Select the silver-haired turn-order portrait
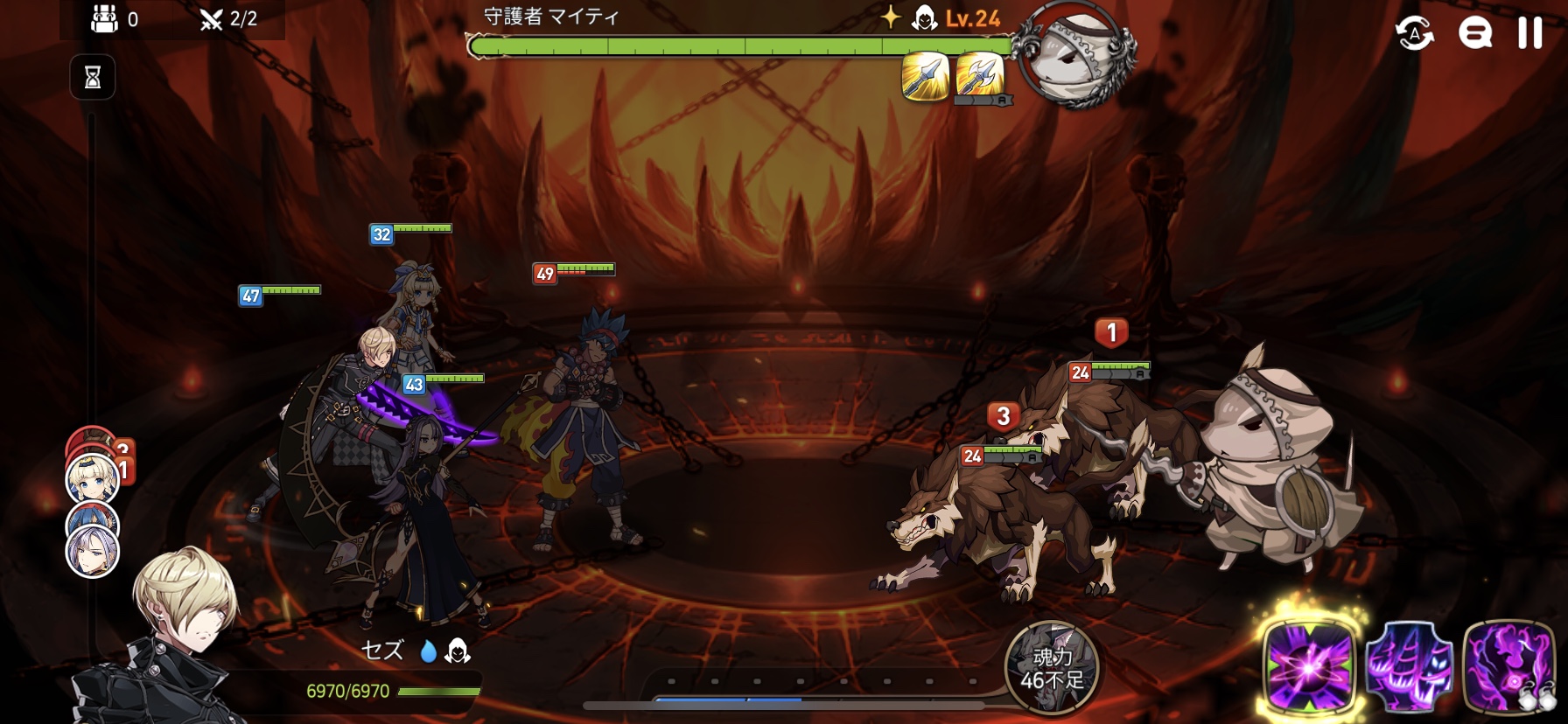This screenshot has height=724, width=1568. point(93,553)
